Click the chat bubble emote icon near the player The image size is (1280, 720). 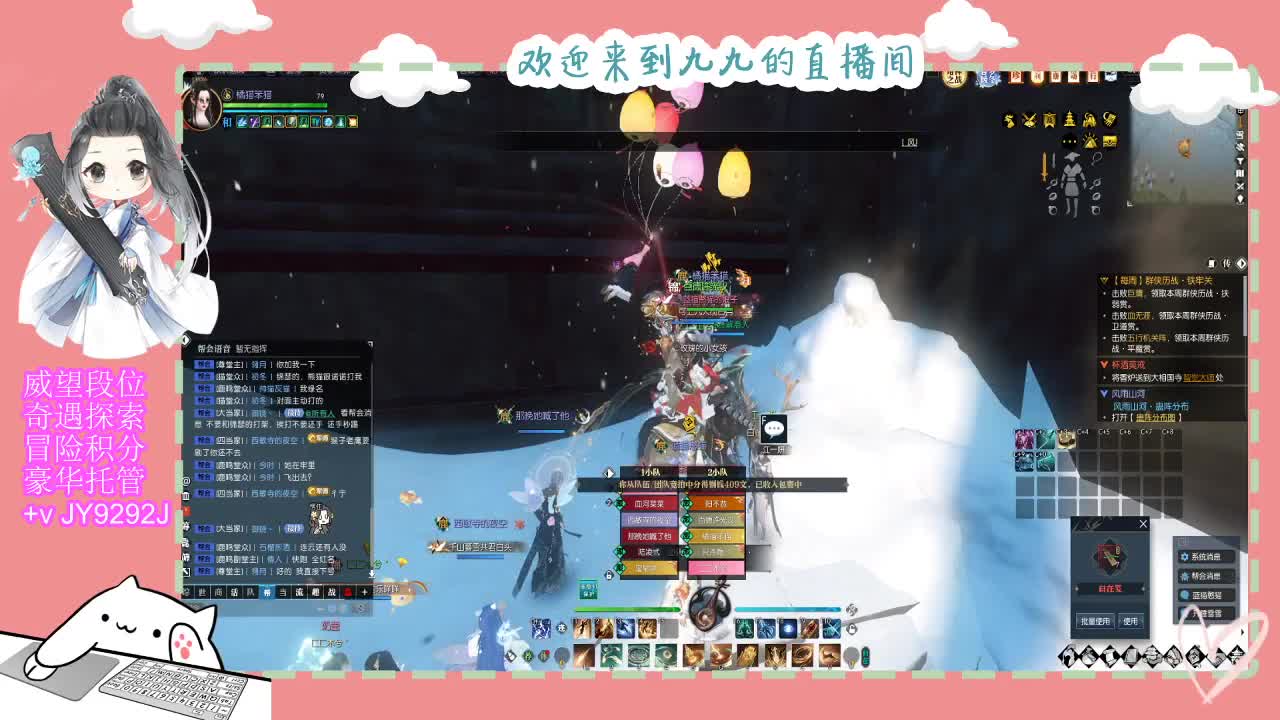pos(774,429)
